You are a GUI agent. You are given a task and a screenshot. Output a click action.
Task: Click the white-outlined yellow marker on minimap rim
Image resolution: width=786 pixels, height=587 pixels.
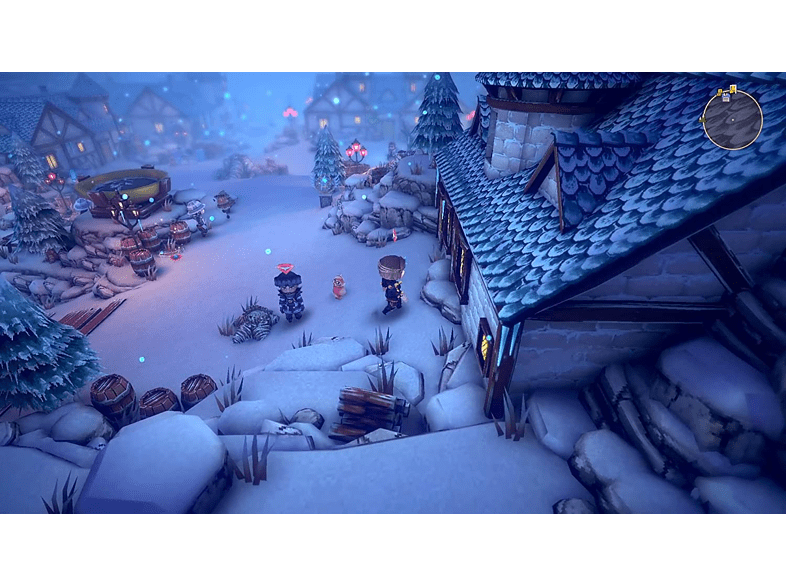click(733, 89)
